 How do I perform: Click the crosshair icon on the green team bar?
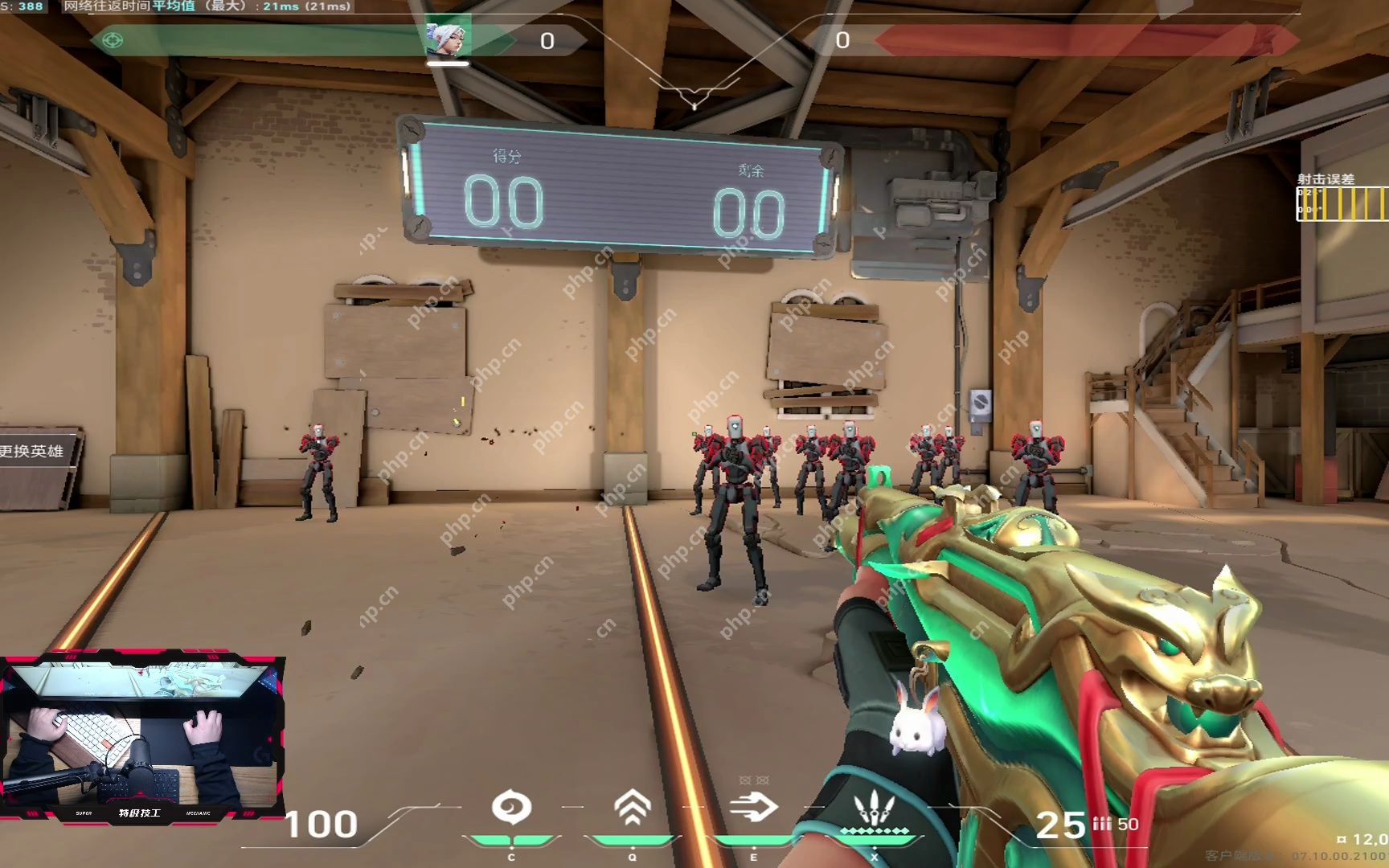coord(113,39)
